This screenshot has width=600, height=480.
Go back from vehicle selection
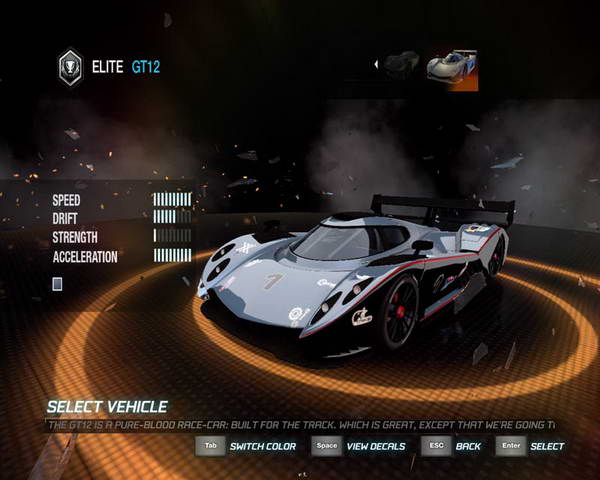coord(468,446)
